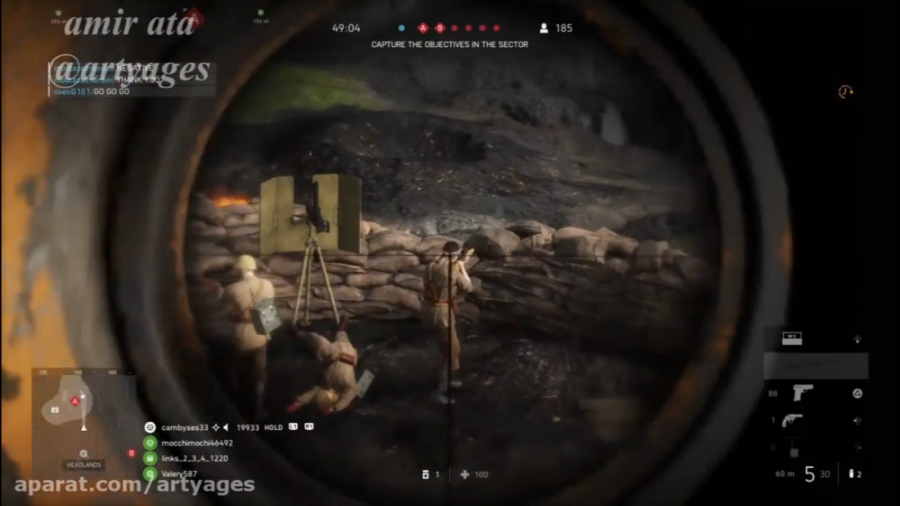Pick squad member Valery587
Image resolution: width=900 pixels, height=506 pixels.
point(180,473)
